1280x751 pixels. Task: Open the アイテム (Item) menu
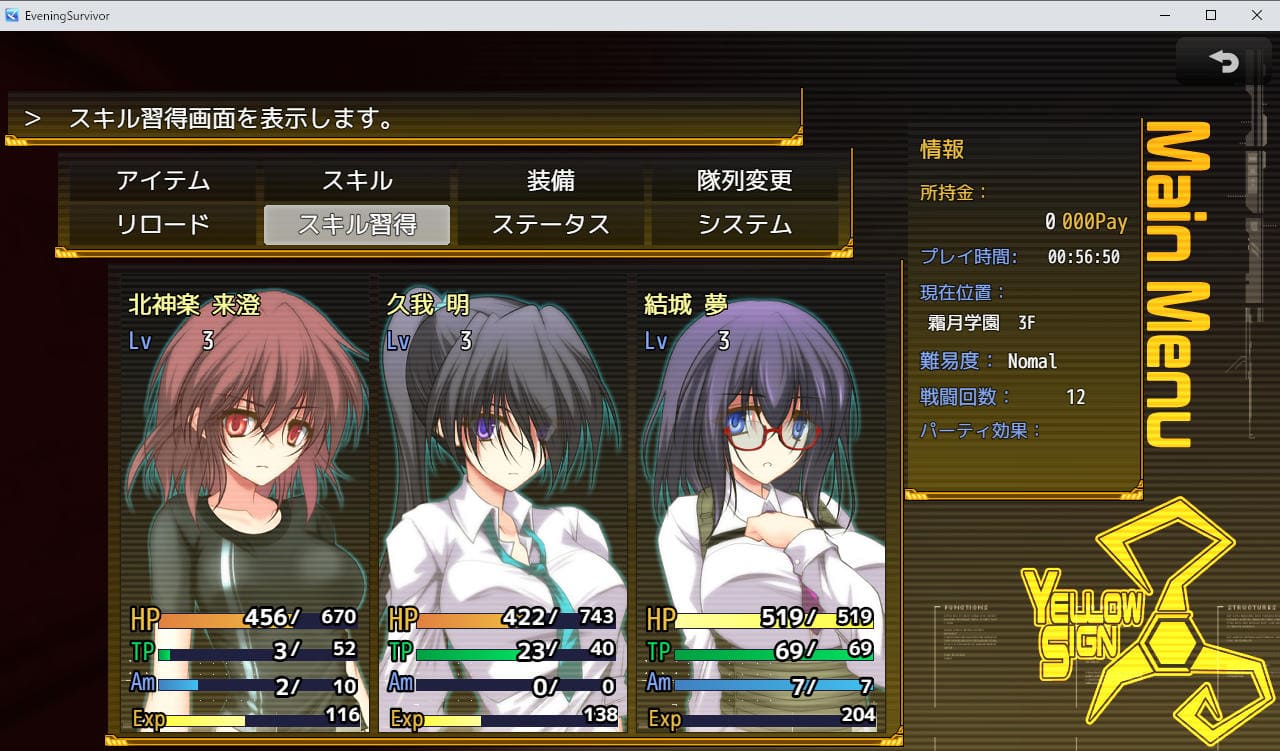163,181
